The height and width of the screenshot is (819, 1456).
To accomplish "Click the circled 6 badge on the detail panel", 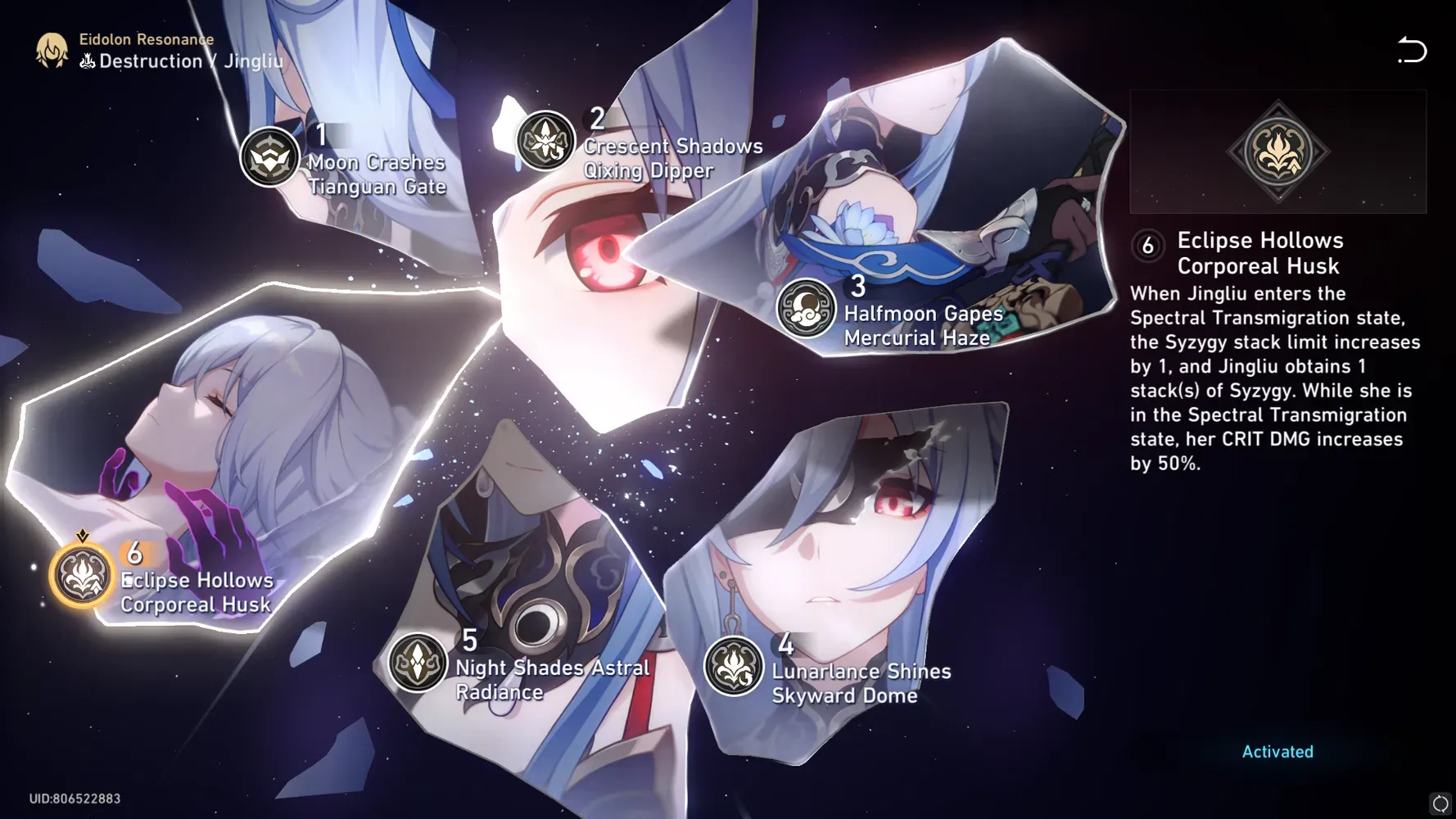I will click(x=1148, y=243).
